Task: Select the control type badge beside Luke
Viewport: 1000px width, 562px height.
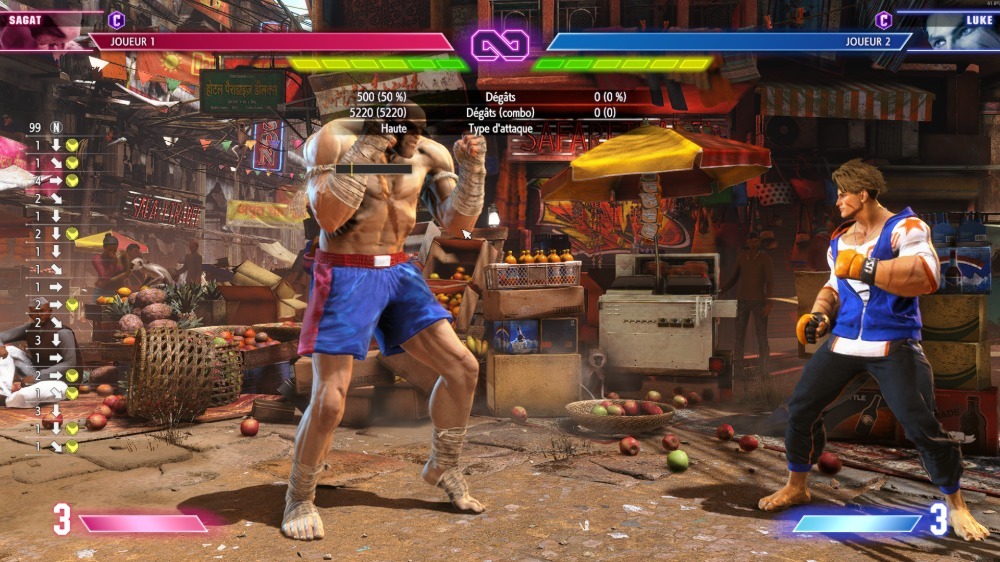Action: pyautogui.click(x=883, y=19)
